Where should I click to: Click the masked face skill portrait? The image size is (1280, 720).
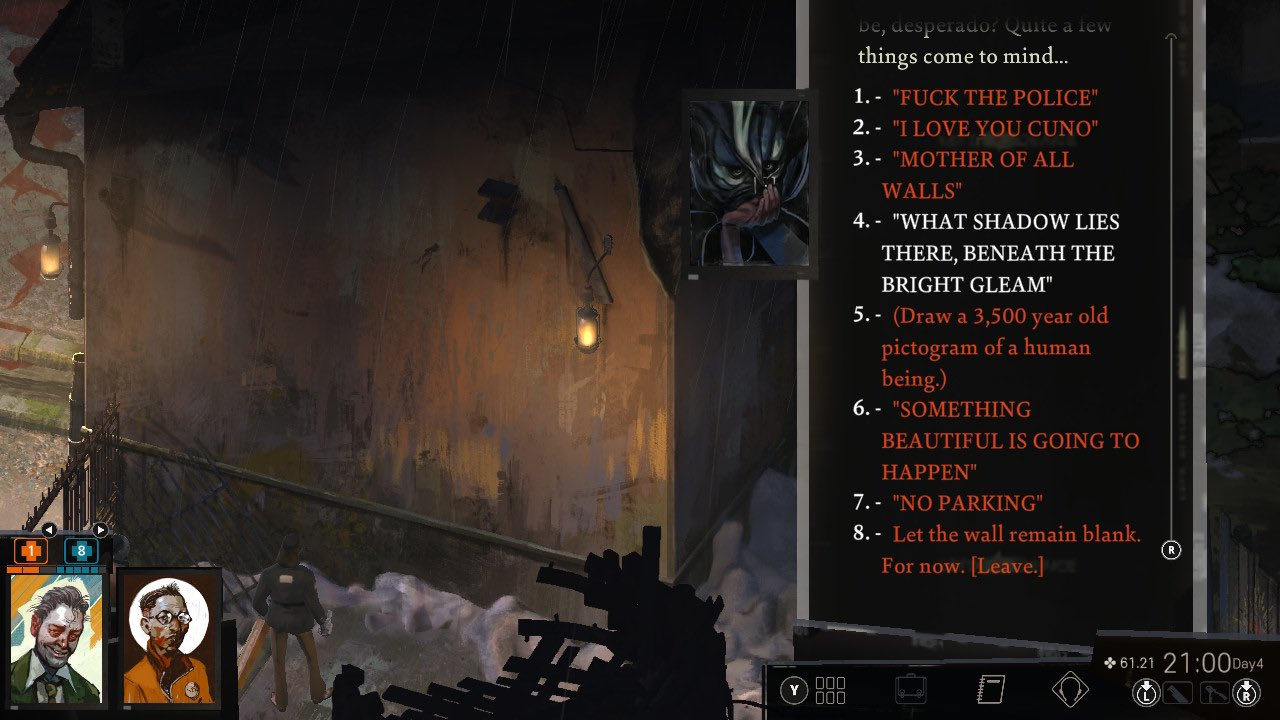749,183
